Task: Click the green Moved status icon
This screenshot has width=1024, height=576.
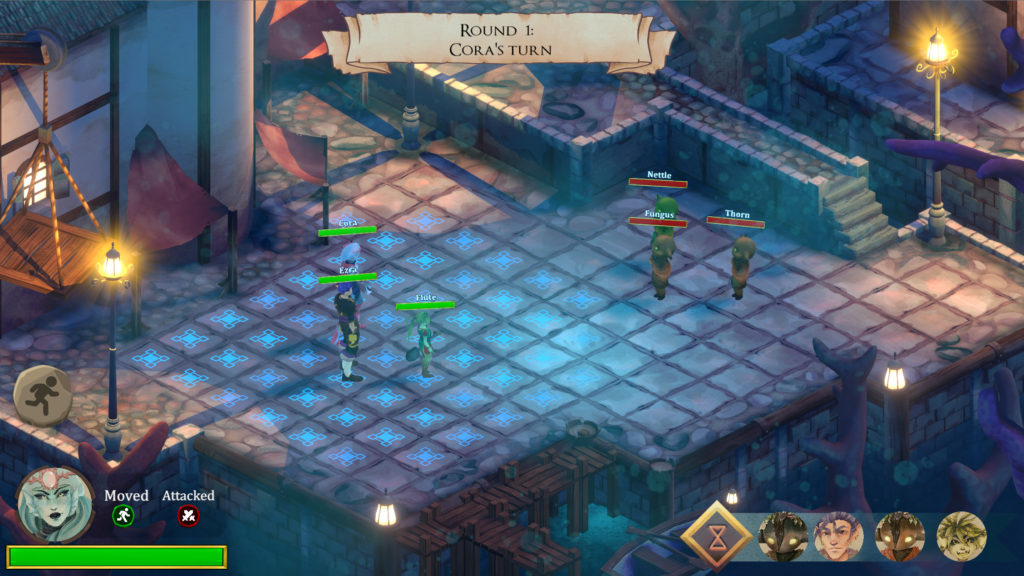Action: click(123, 516)
